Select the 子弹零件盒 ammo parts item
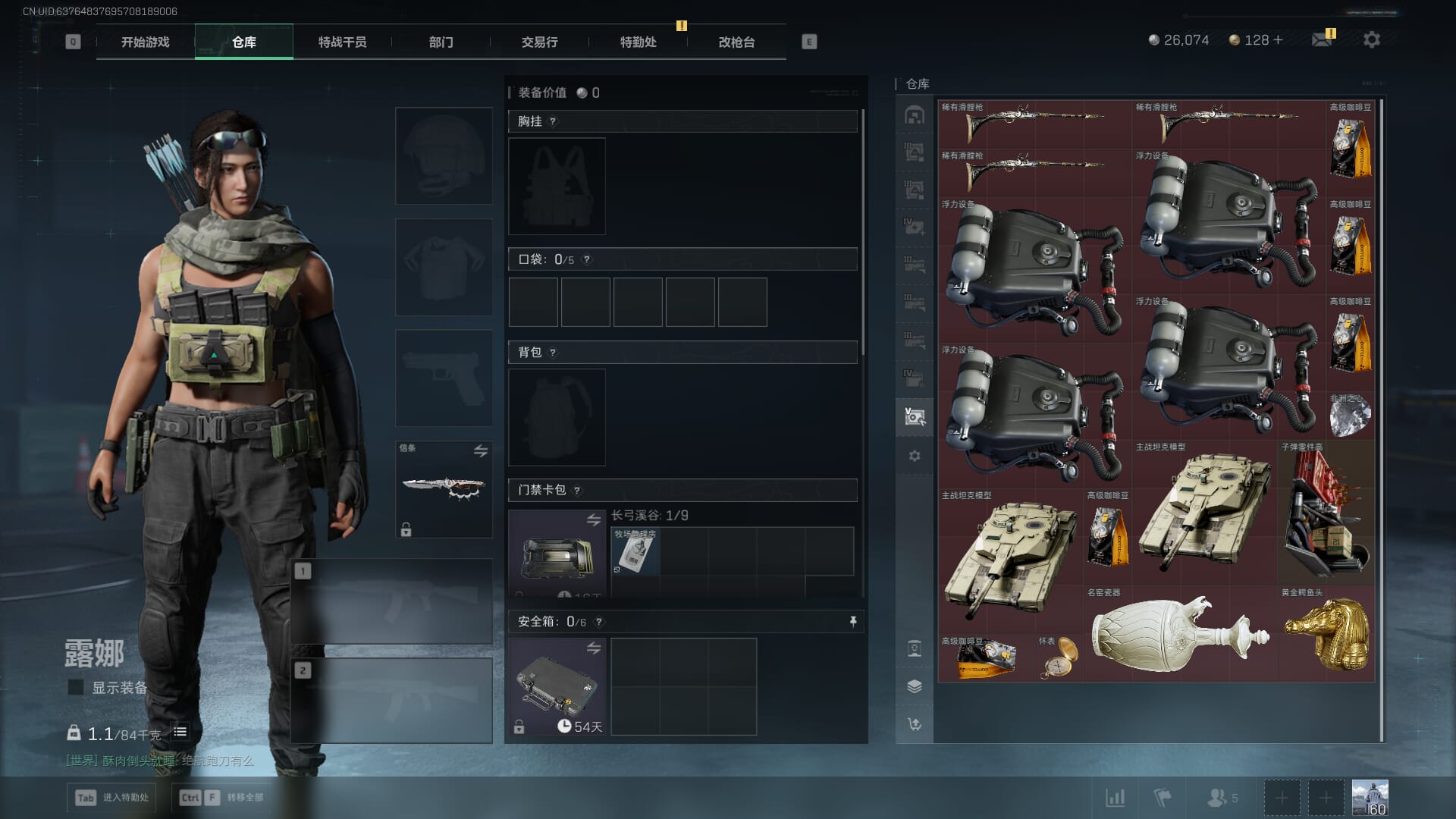 tap(1326, 512)
